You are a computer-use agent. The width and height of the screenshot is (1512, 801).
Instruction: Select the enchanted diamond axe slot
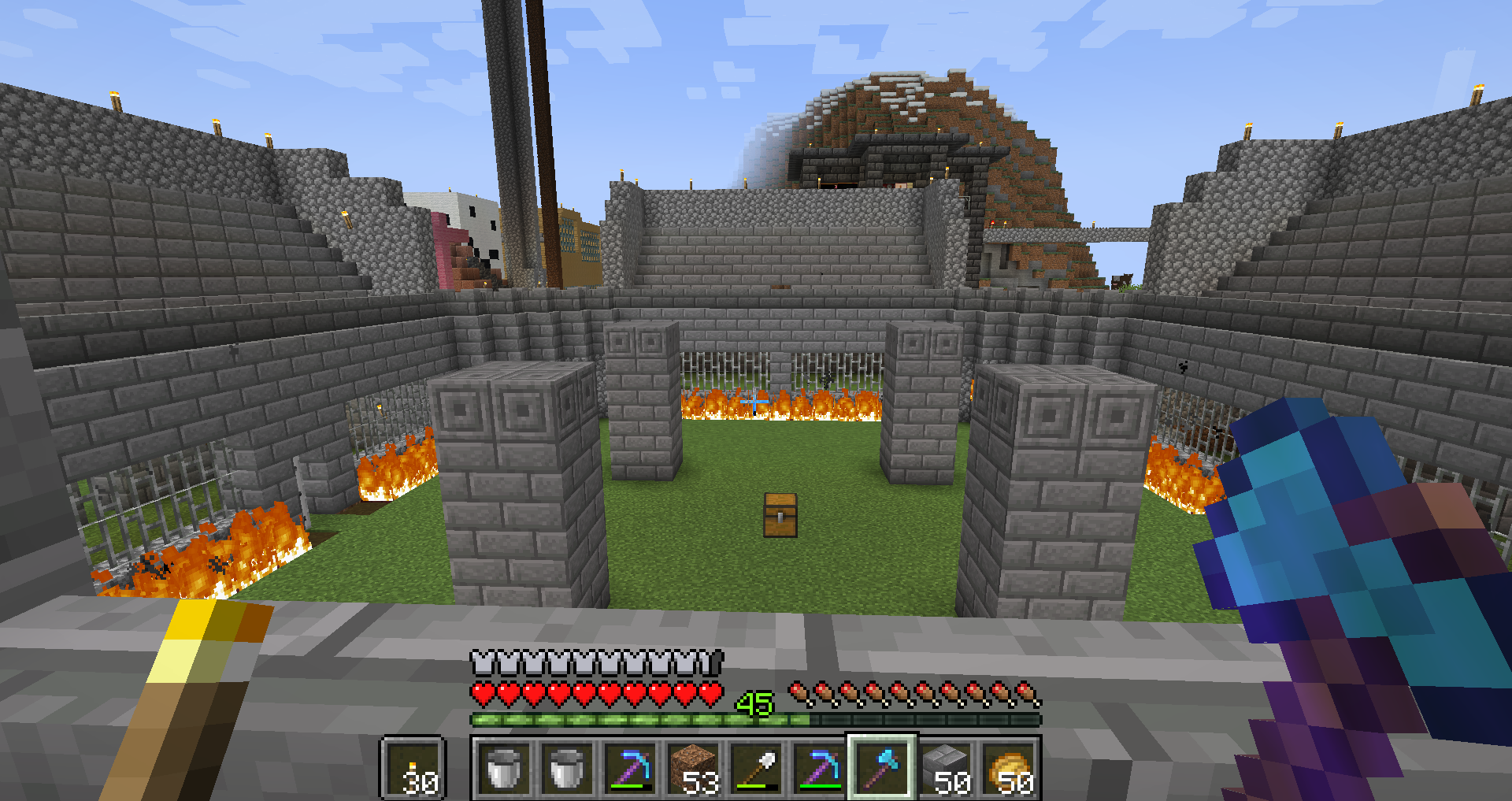[x=882, y=769]
